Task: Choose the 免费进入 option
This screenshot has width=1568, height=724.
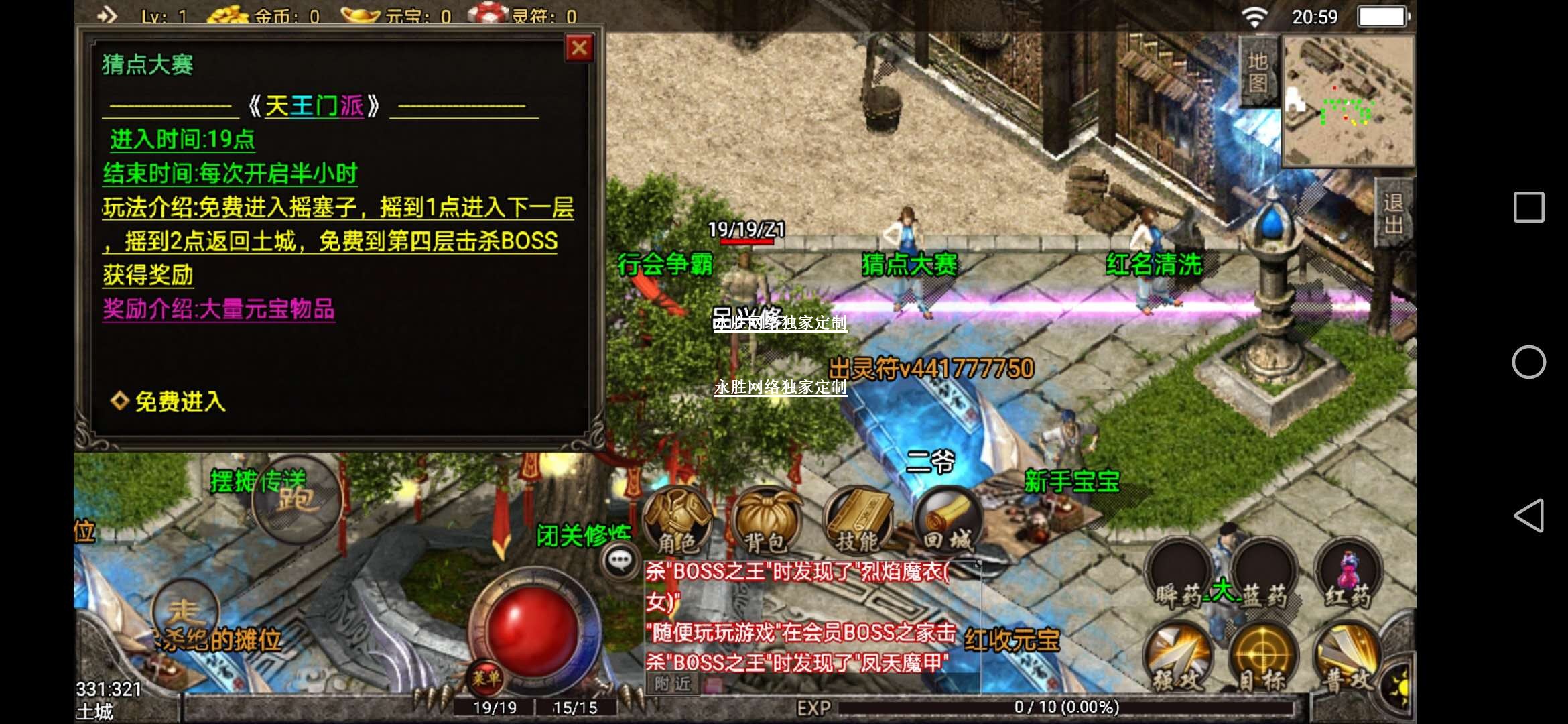Action: pyautogui.click(x=180, y=402)
